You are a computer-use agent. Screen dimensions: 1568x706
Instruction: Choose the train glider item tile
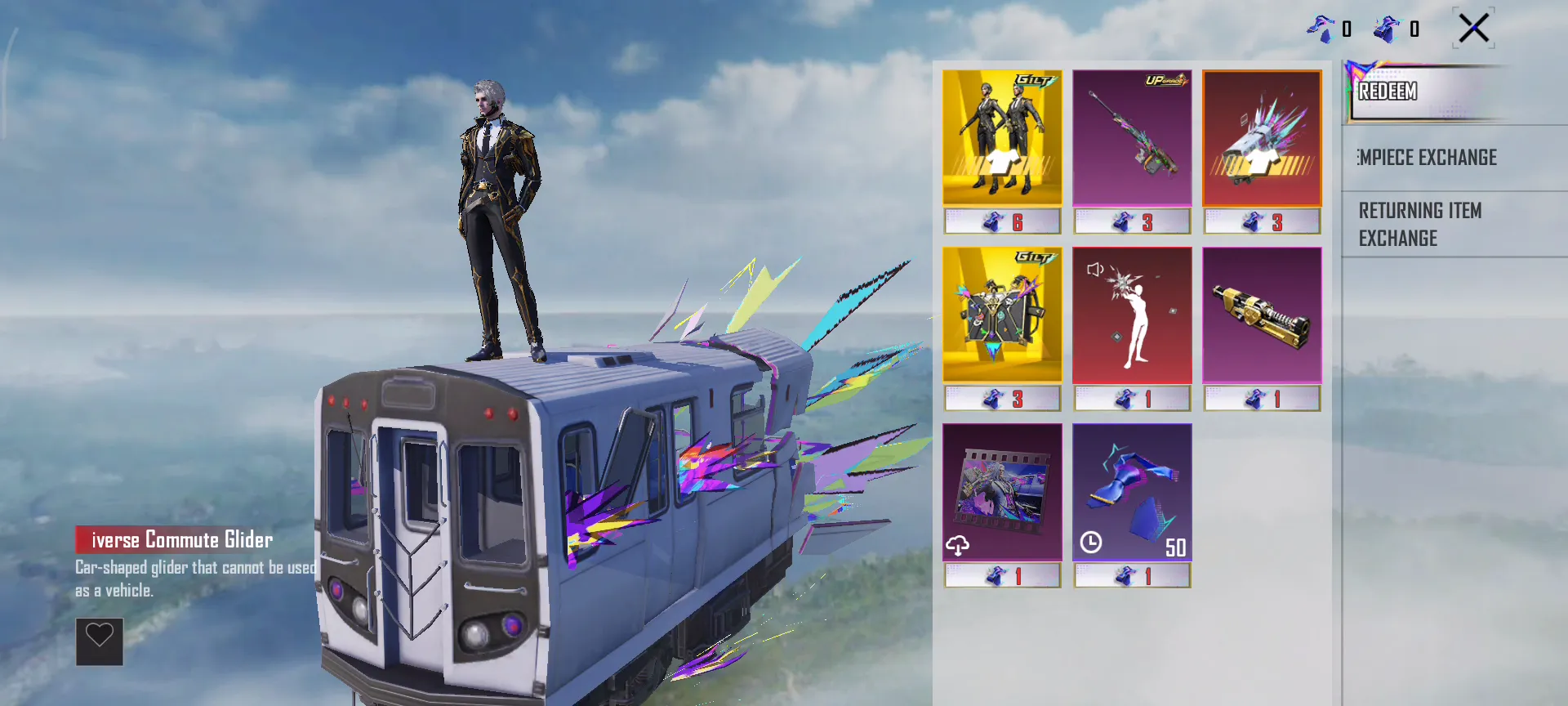[x=1262, y=137]
